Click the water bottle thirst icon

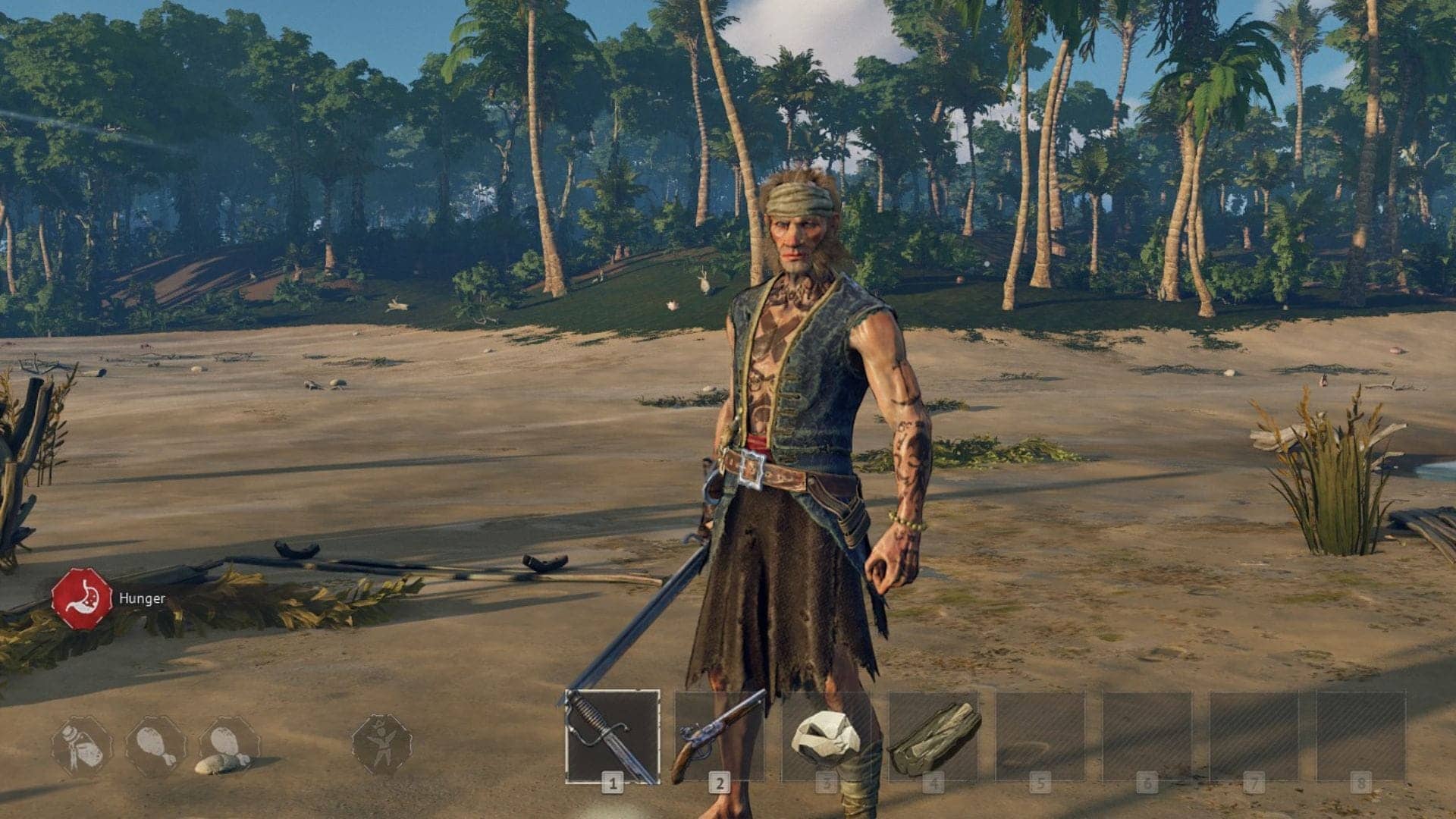click(81, 745)
